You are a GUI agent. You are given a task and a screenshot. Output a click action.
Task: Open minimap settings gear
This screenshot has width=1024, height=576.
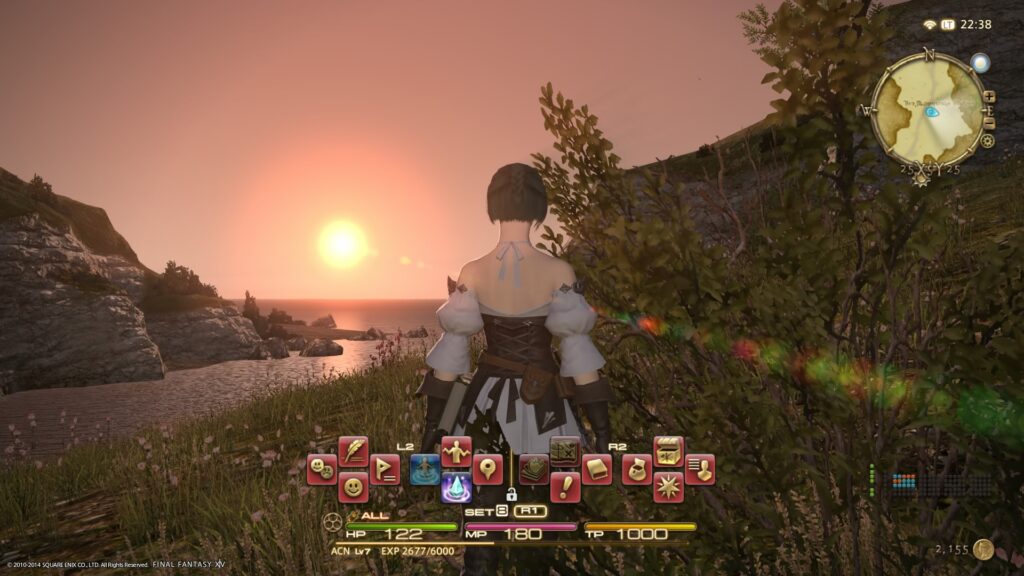(x=988, y=141)
